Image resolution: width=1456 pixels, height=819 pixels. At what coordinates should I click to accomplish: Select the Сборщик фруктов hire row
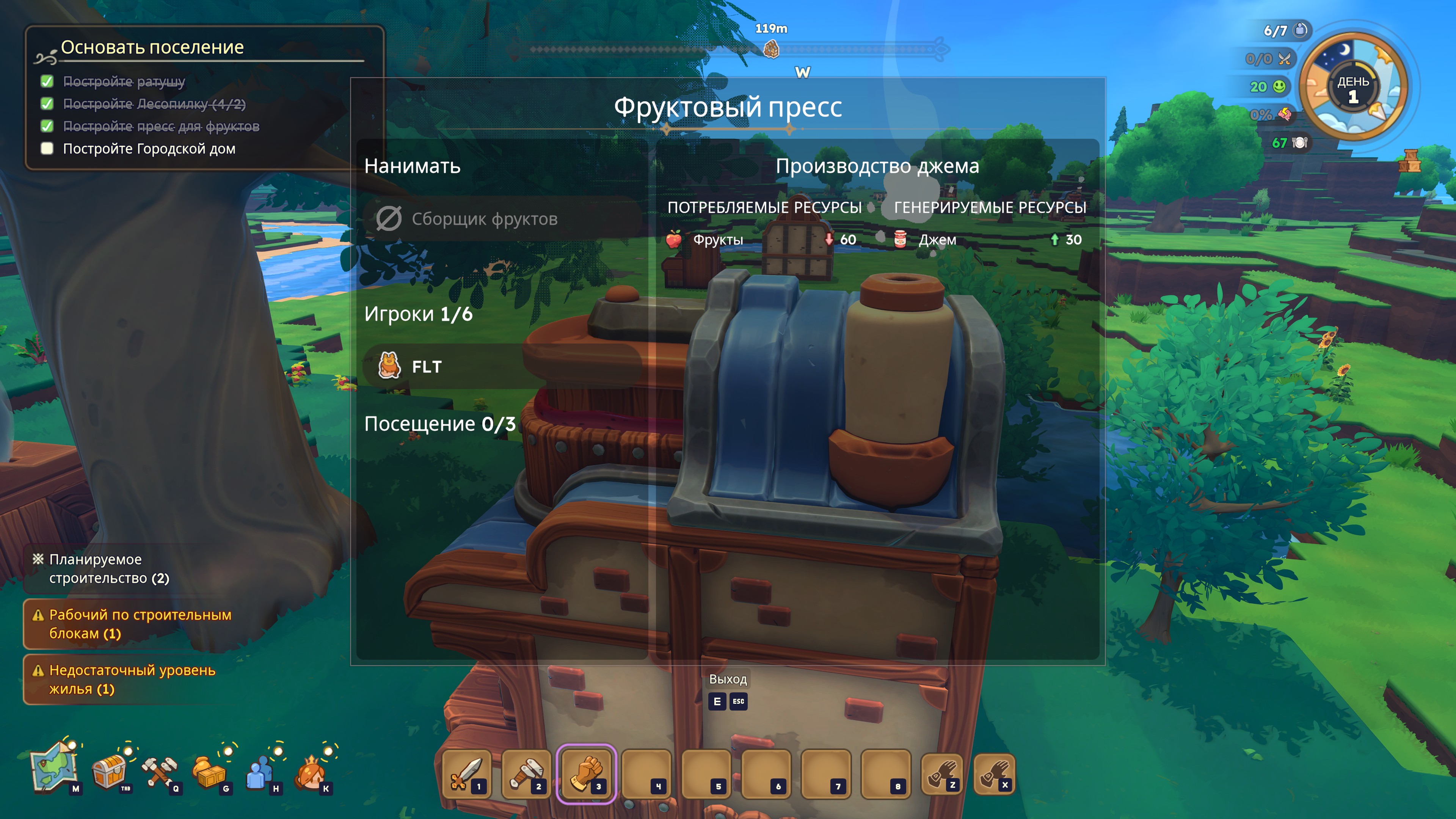coord(502,219)
